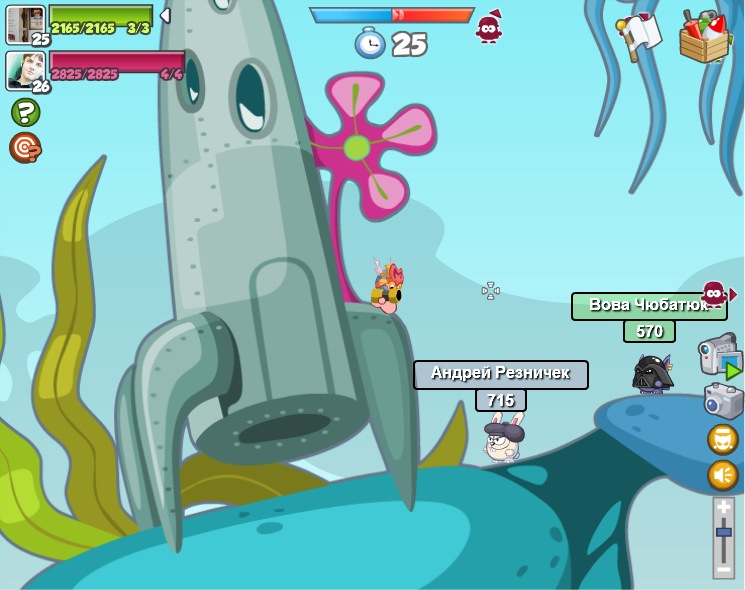Open the weapons crate inventory
Screen dimensions: 745x590
coord(705,37)
